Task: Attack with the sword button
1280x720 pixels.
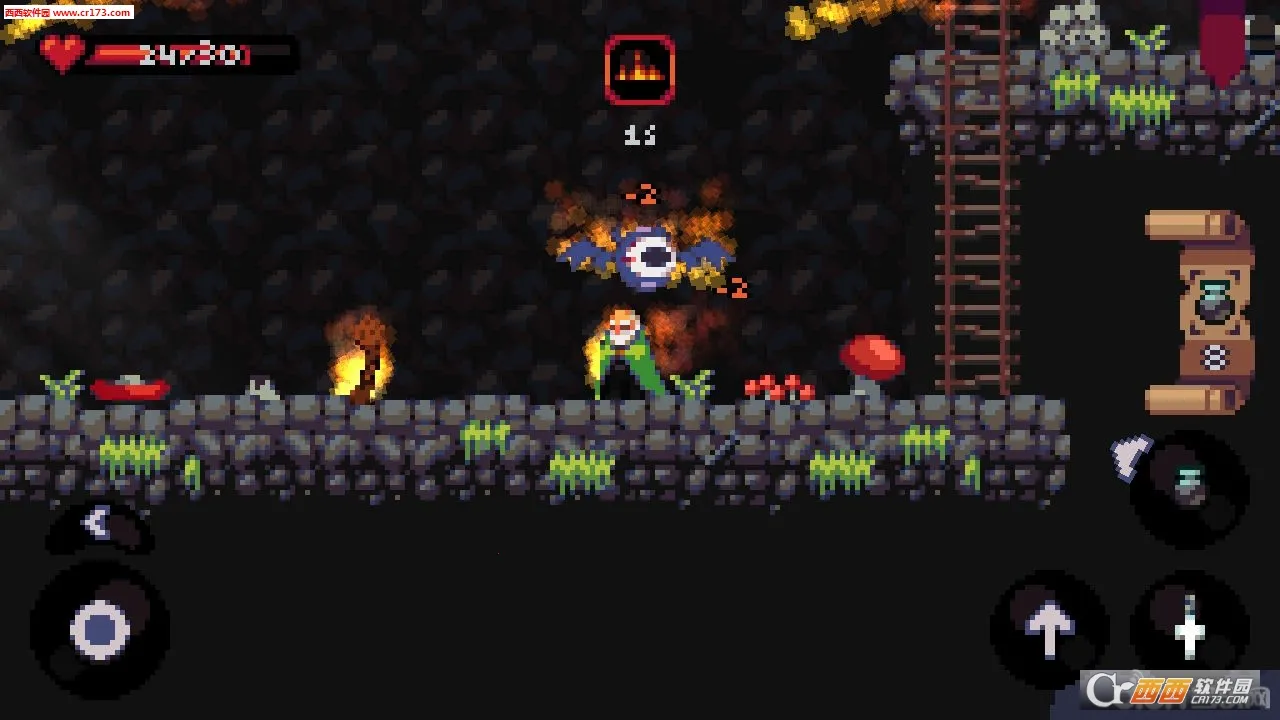Action: tap(1189, 630)
